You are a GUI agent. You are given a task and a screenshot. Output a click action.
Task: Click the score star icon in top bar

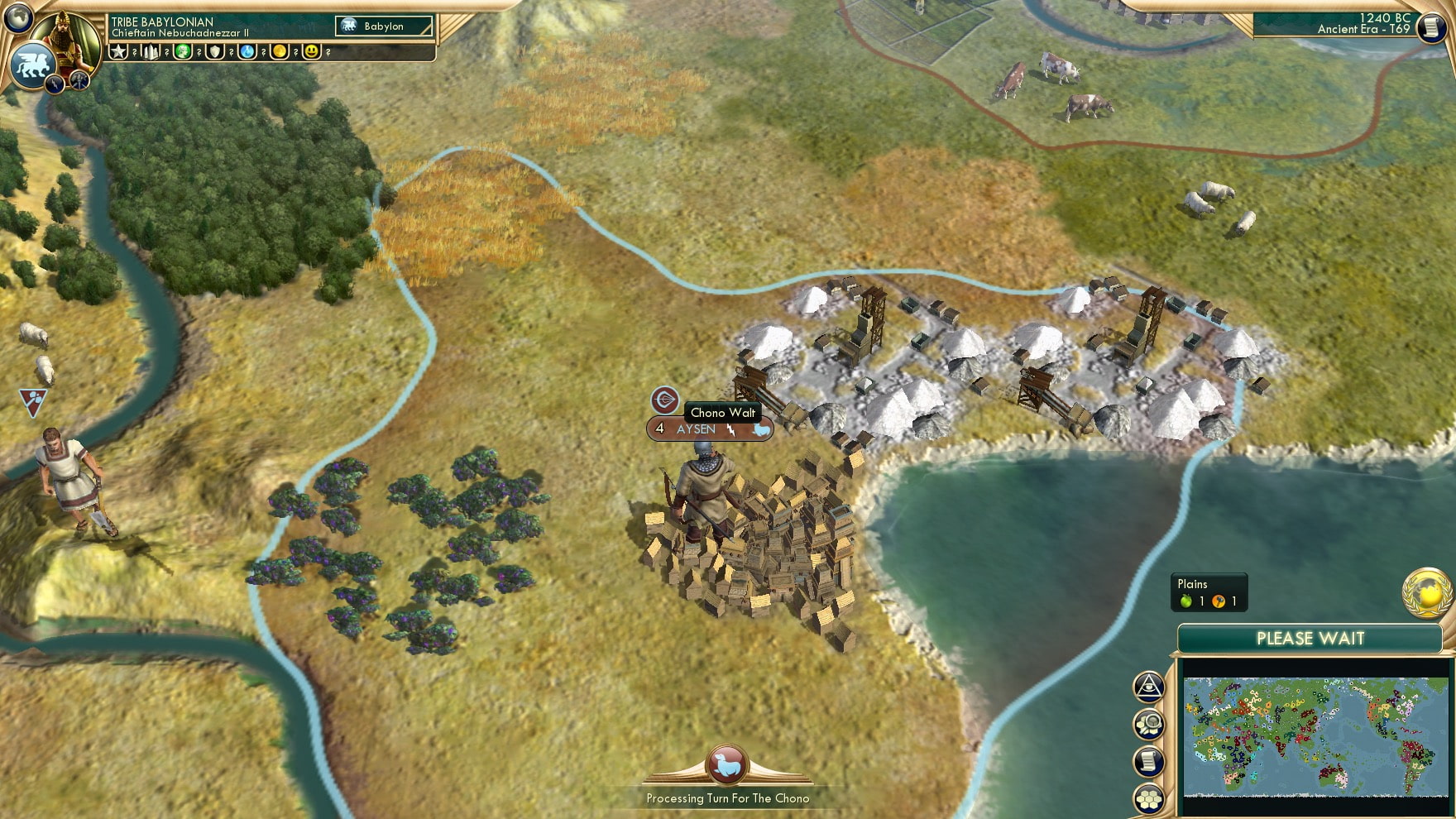coord(118,53)
